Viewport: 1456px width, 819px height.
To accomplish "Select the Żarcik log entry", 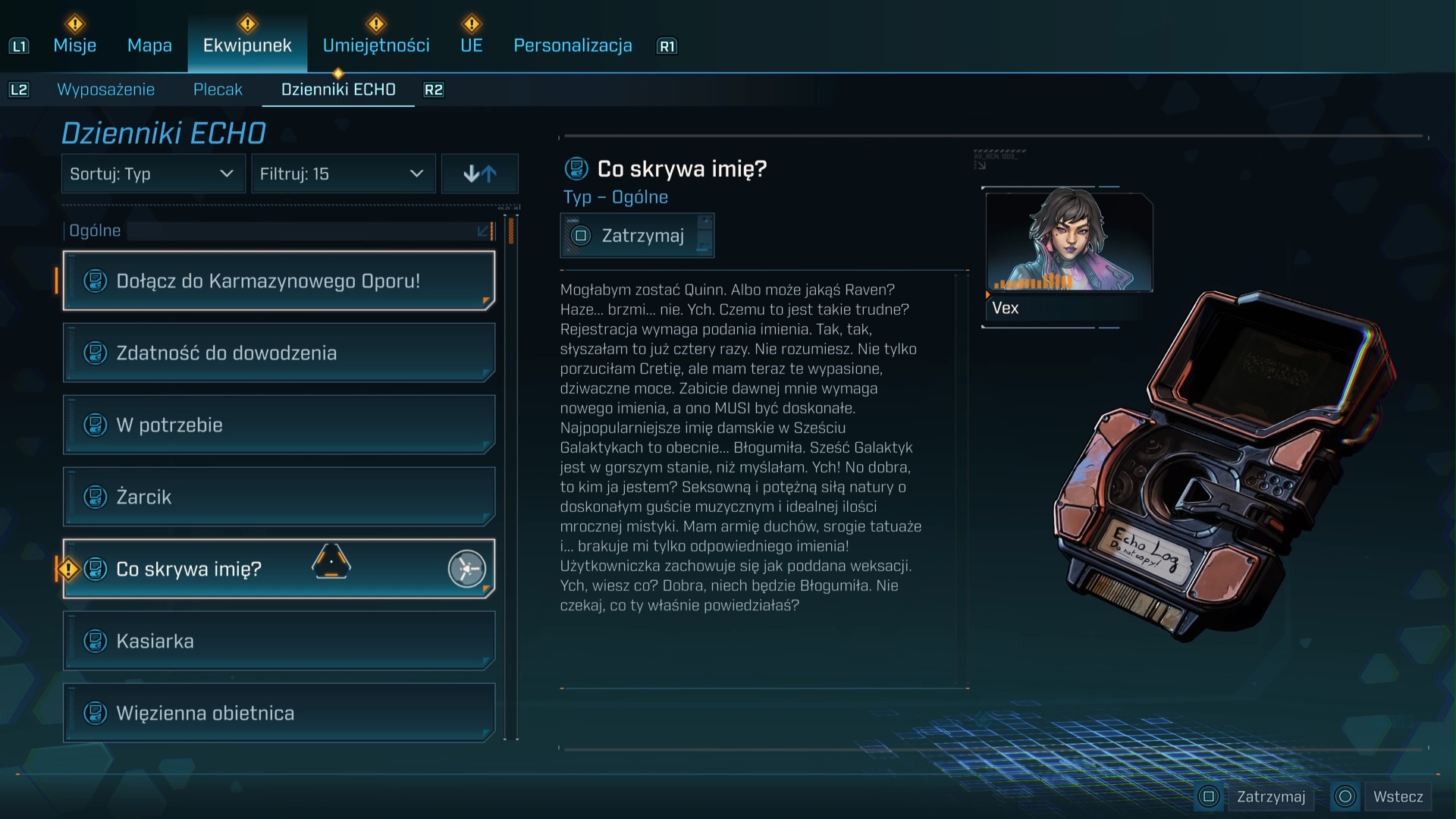I will click(x=279, y=497).
